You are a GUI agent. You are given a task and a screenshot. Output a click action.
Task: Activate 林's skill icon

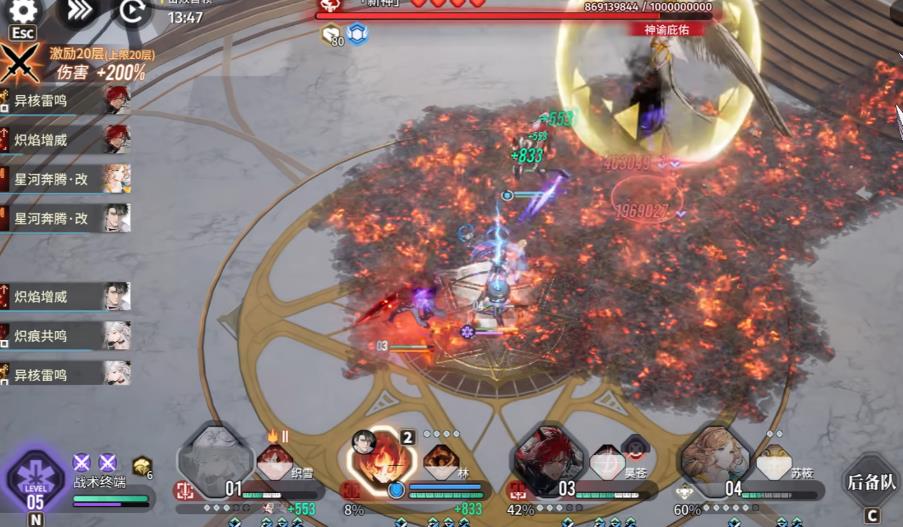click(441, 462)
